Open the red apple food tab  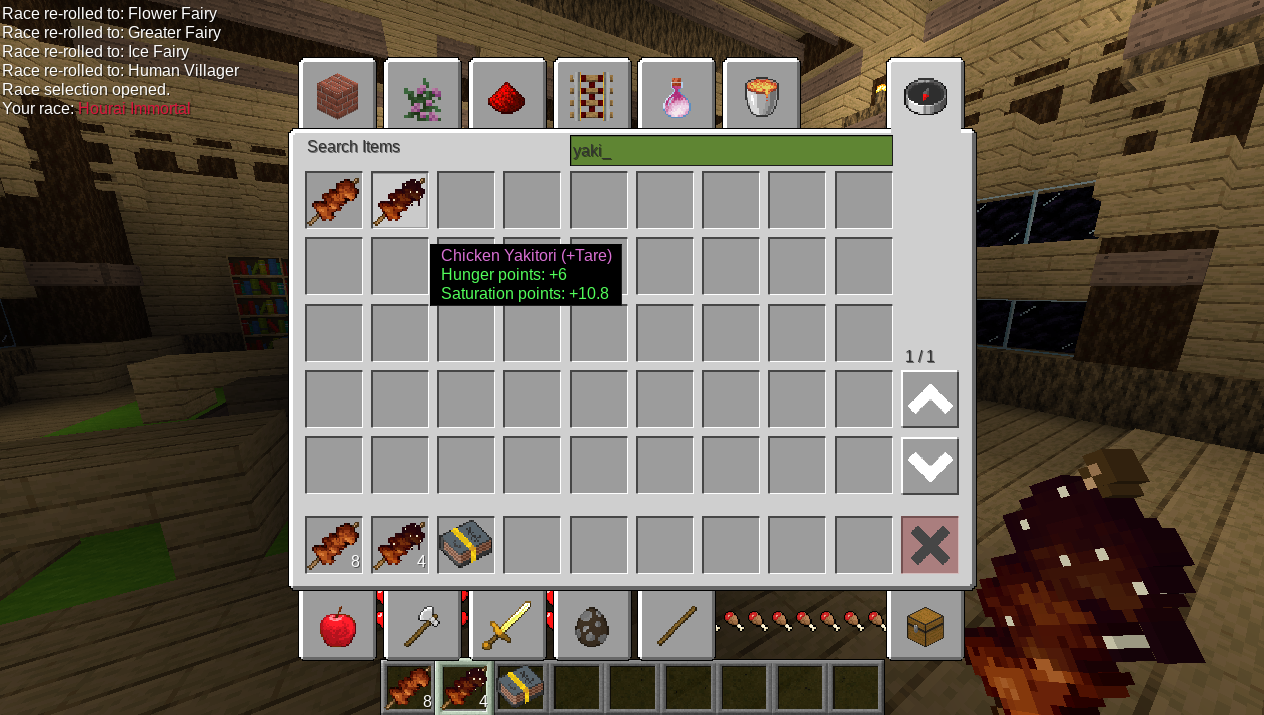click(338, 627)
